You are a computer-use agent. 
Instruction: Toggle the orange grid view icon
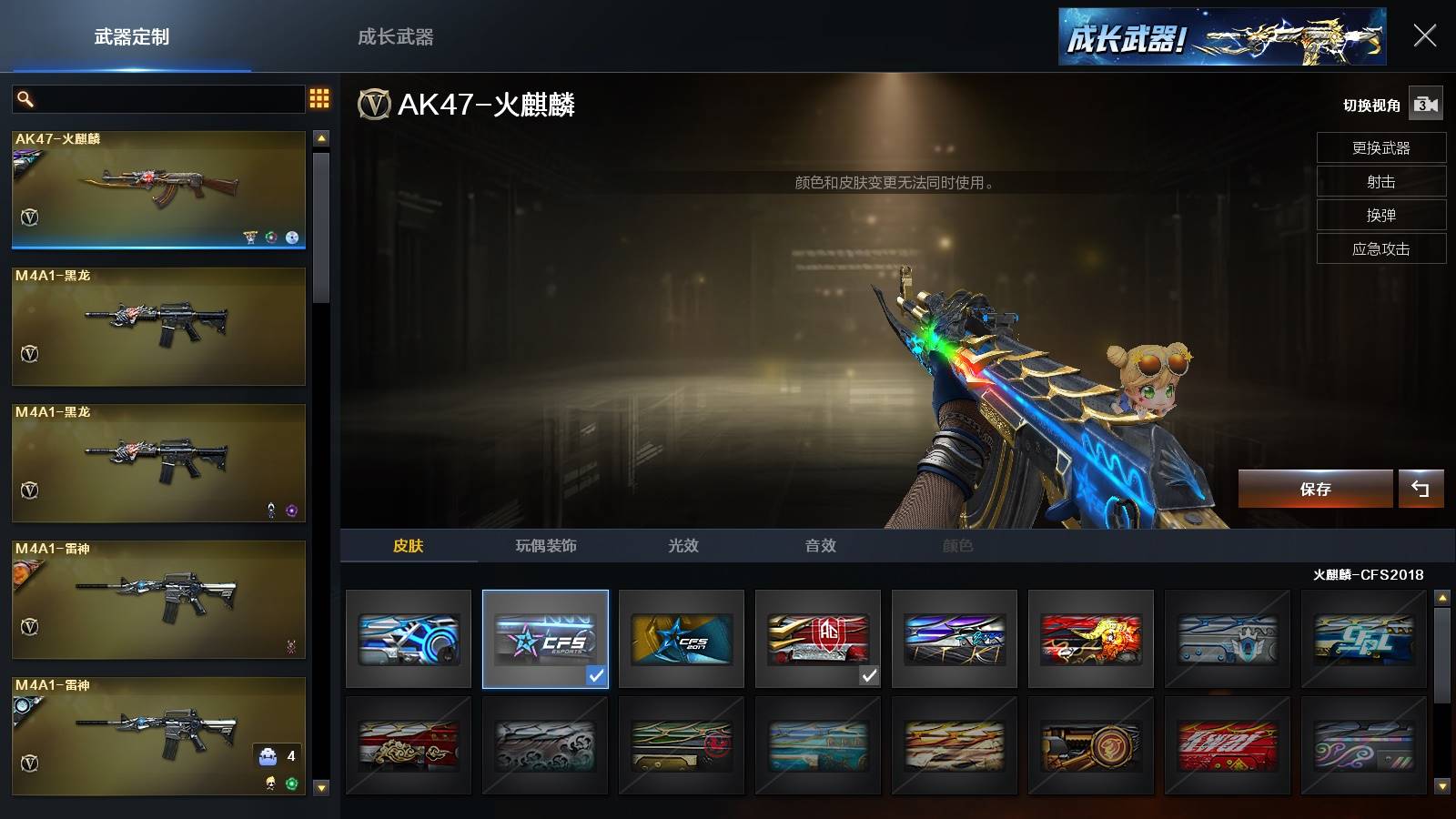[319, 98]
